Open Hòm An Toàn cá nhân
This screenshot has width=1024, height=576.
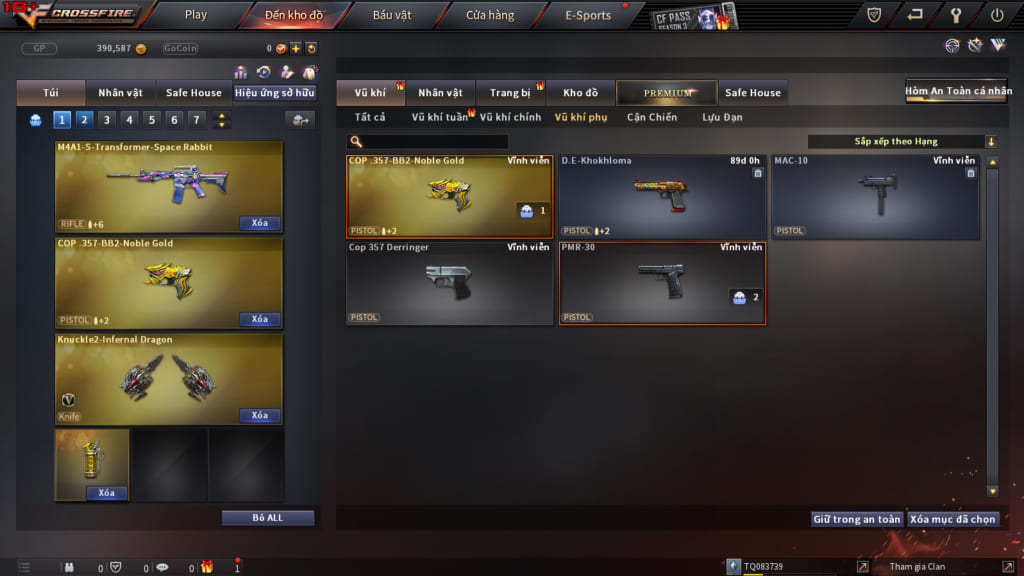click(958, 91)
